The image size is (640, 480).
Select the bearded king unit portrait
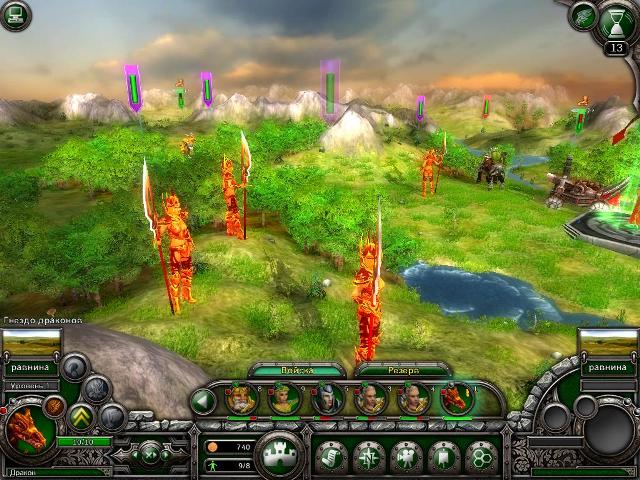click(x=241, y=400)
